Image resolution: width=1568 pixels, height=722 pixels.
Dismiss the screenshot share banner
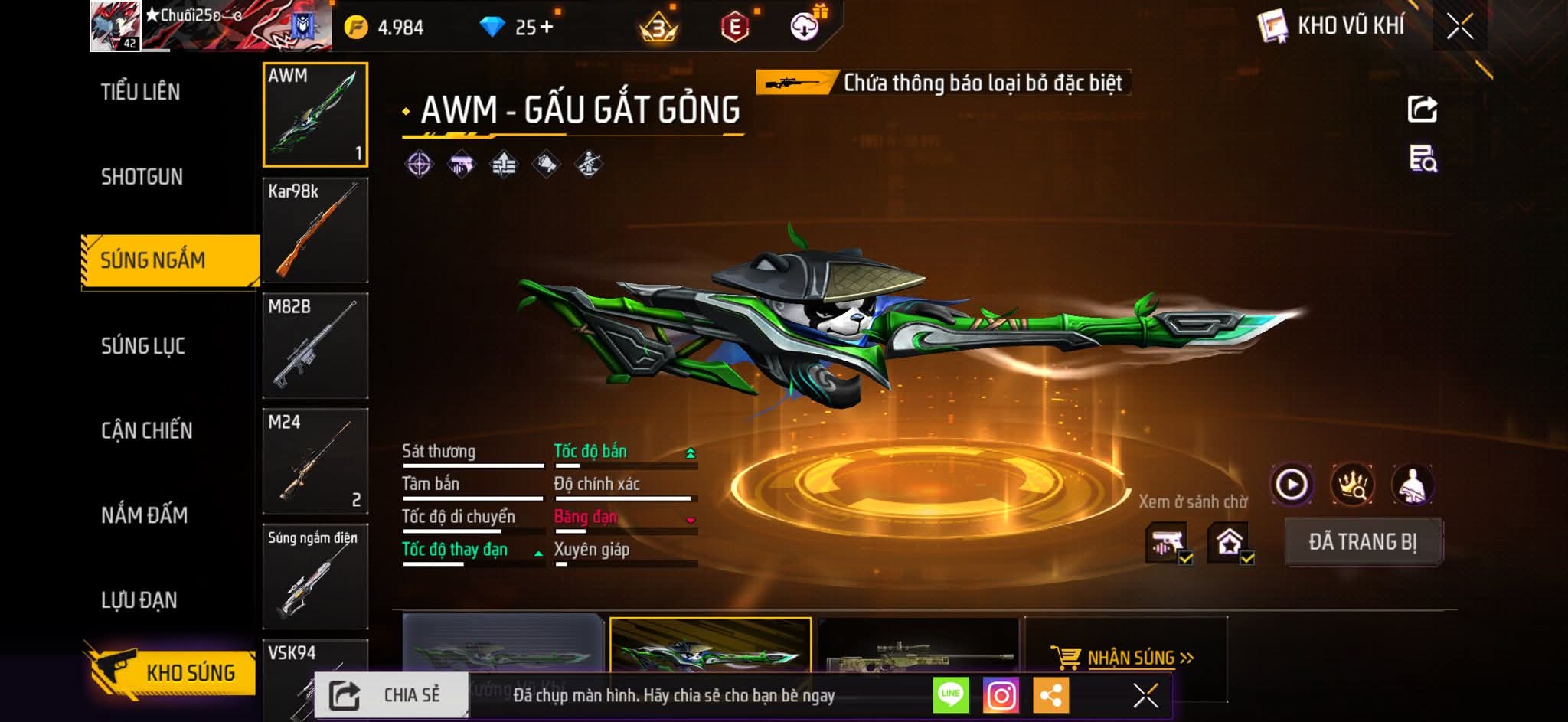1145,695
